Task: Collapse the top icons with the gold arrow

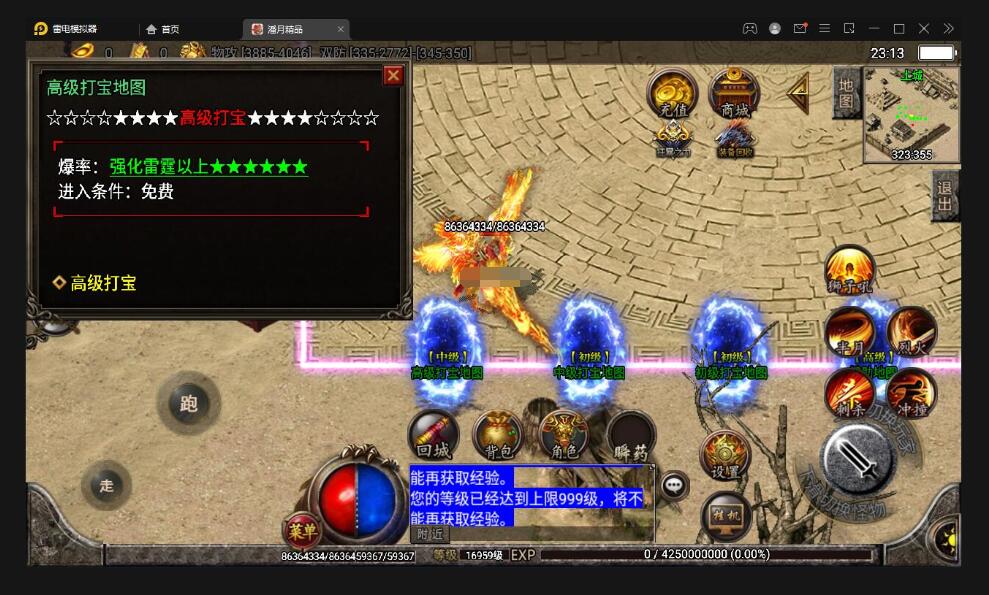Action: 798,93
